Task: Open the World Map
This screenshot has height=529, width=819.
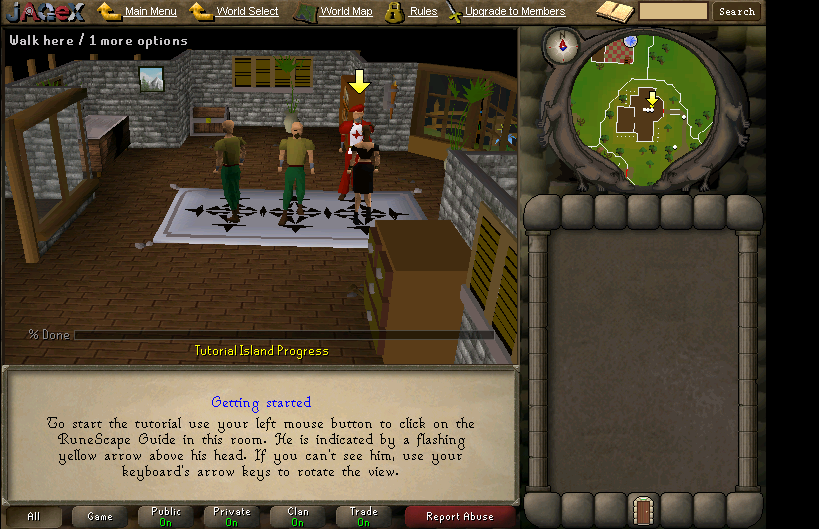Action: point(346,12)
